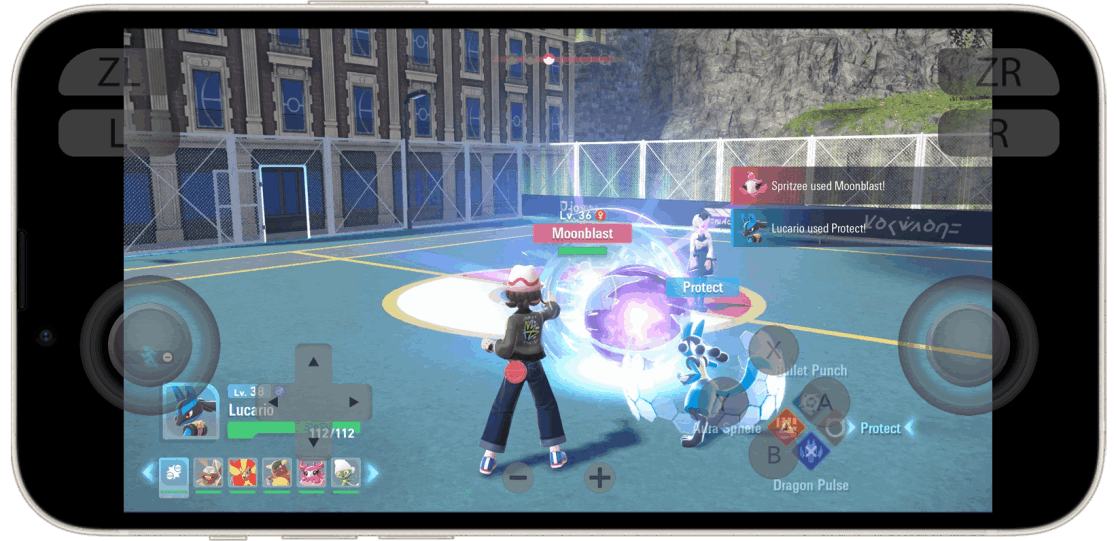Tap the on-screen B button
Image resolution: width=1116 pixels, height=541 pixels.
(773, 455)
